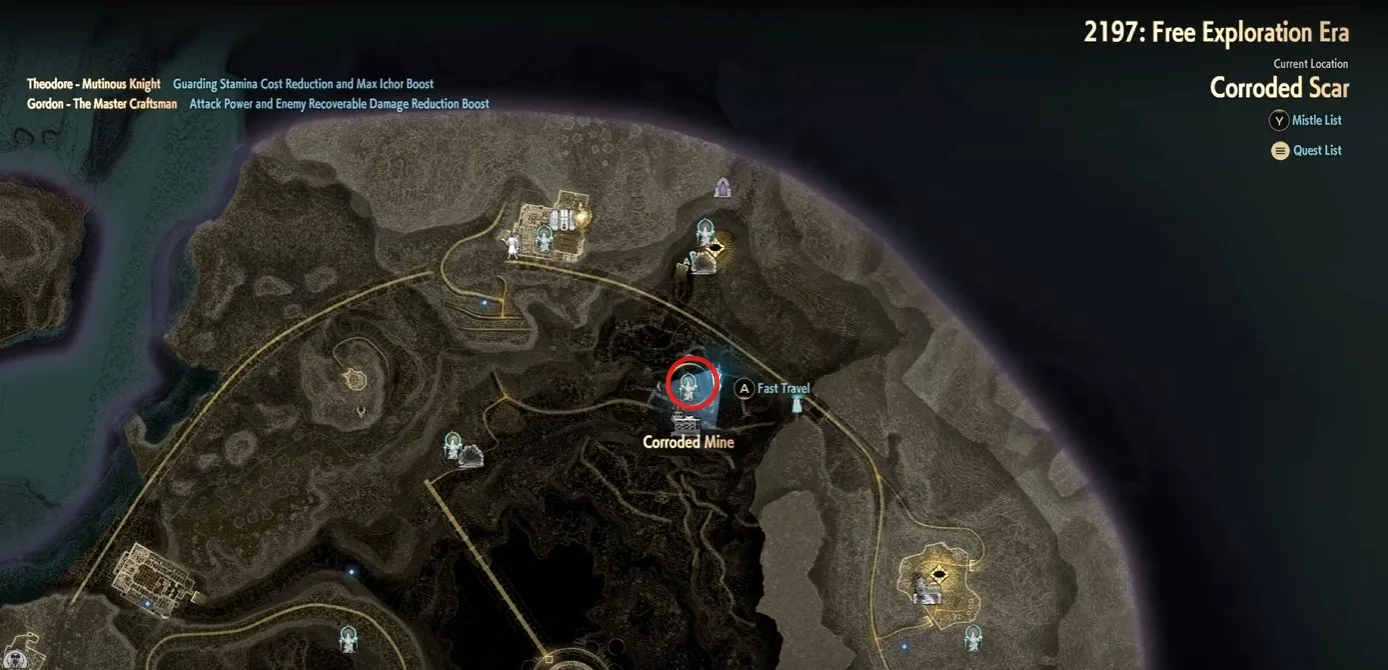Select the red-circled Corroded Mine mistle marker

tap(691, 383)
